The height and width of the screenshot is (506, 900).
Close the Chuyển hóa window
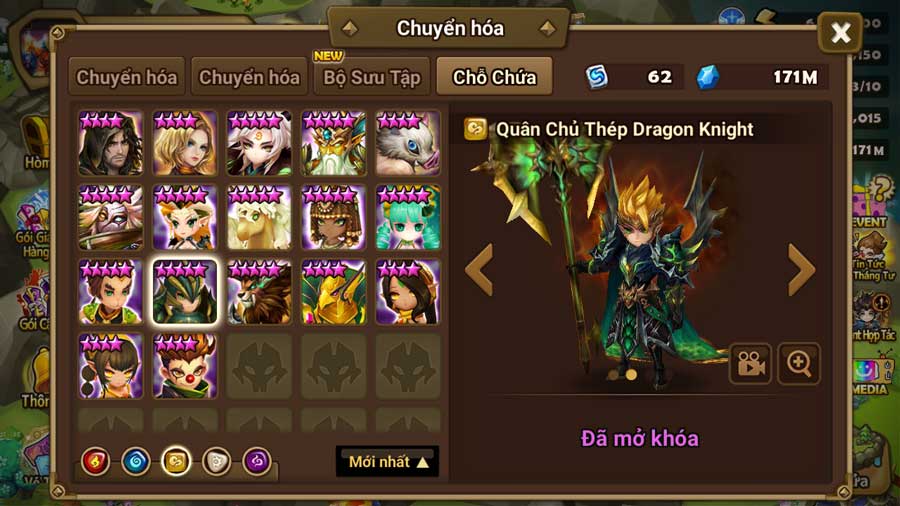point(840,34)
